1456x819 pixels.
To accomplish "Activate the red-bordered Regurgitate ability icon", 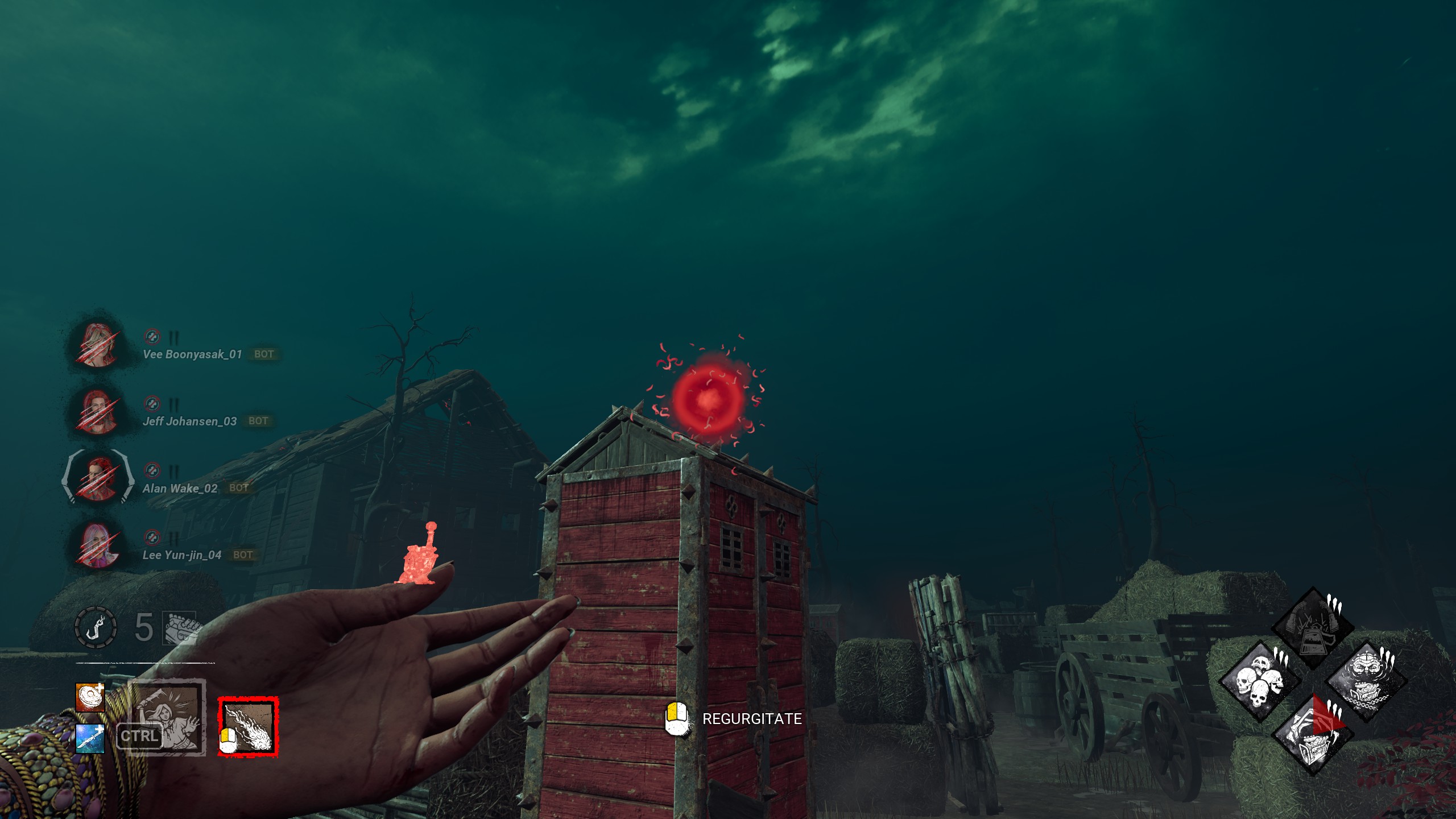I will [x=249, y=727].
